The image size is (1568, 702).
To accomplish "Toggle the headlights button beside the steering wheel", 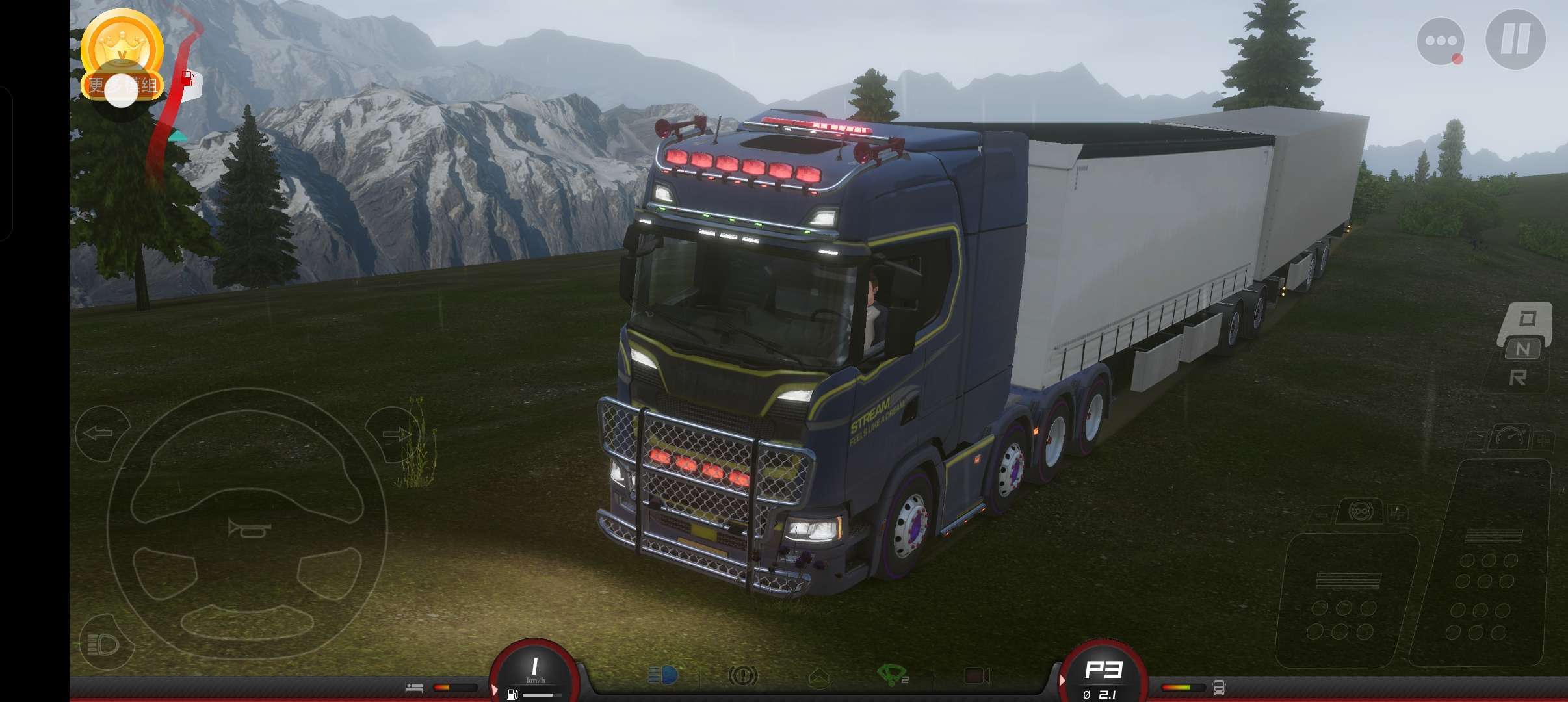I will click(x=104, y=644).
